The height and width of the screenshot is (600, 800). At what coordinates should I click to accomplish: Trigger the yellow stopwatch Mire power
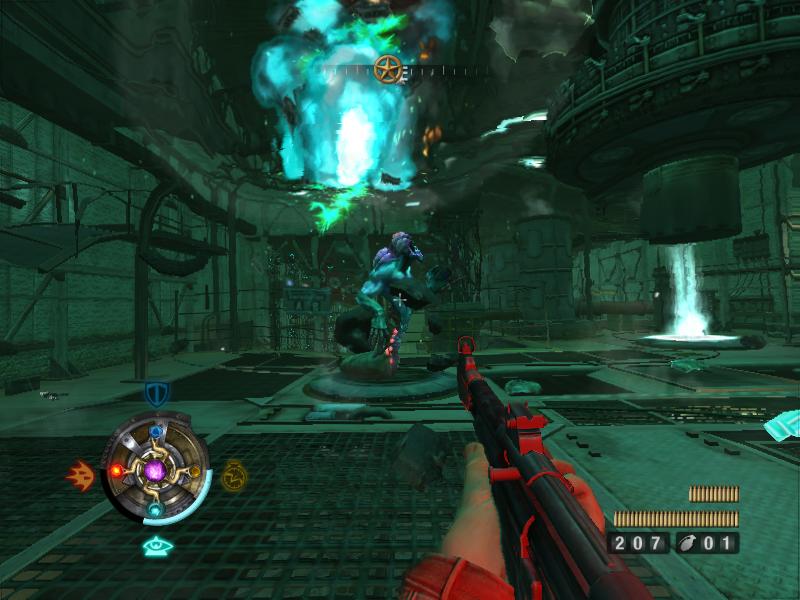click(233, 473)
